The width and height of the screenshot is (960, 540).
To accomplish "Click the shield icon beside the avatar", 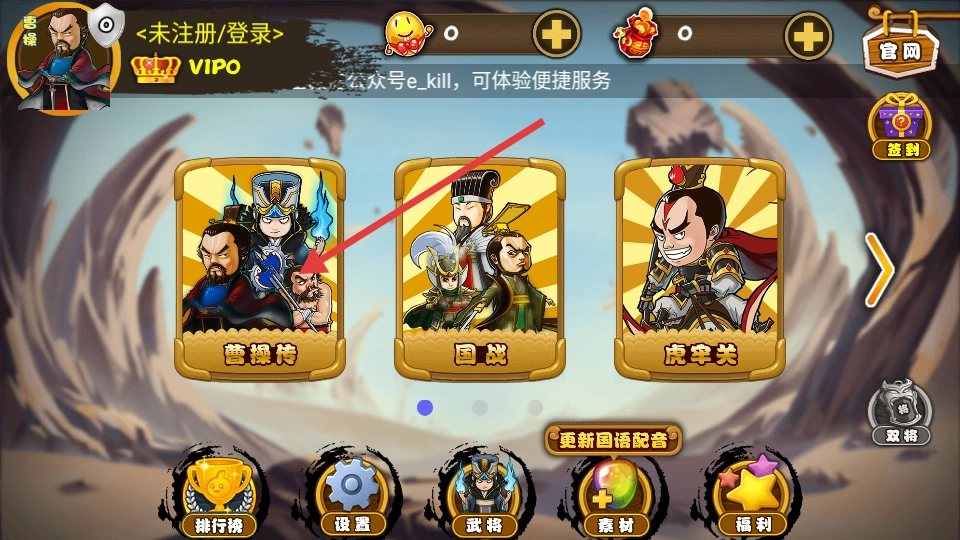I will tap(104, 21).
